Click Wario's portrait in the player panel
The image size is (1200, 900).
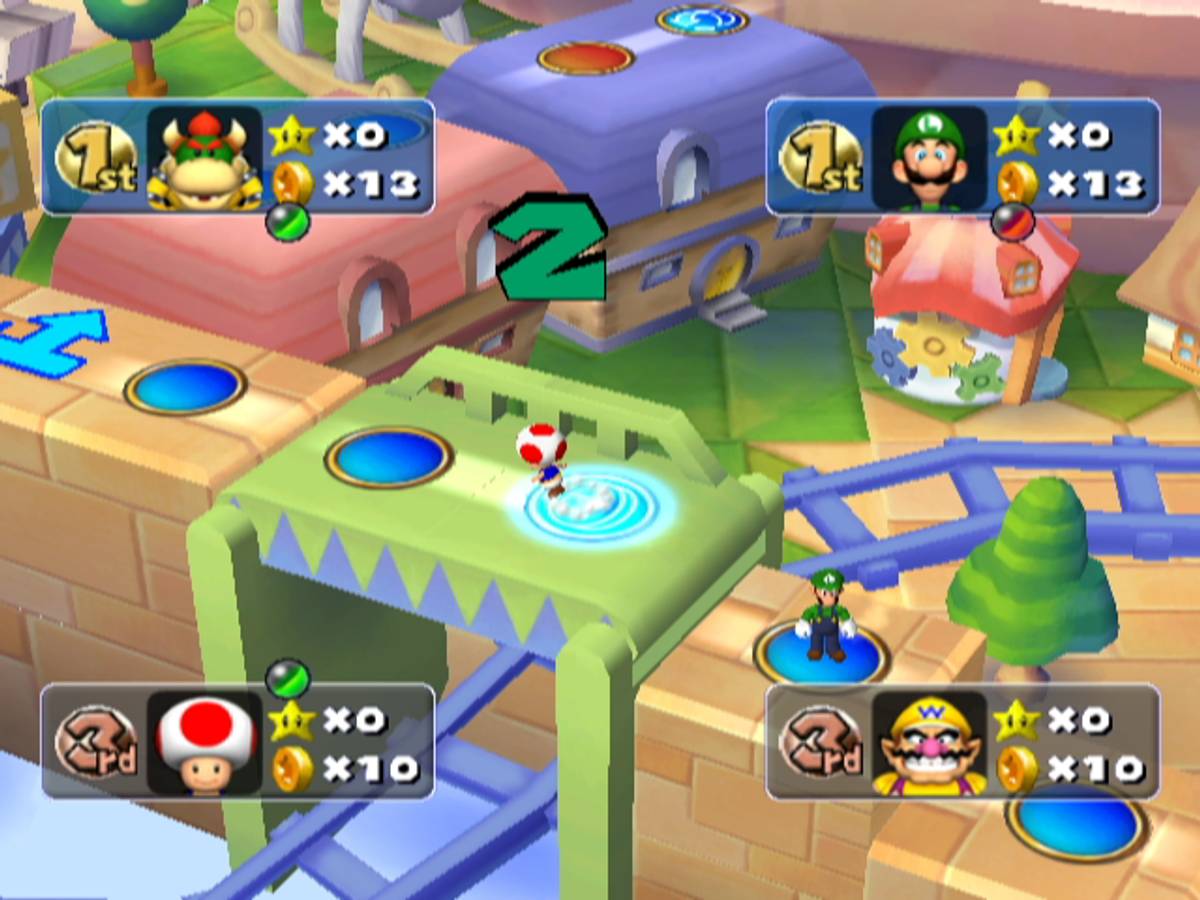click(929, 741)
